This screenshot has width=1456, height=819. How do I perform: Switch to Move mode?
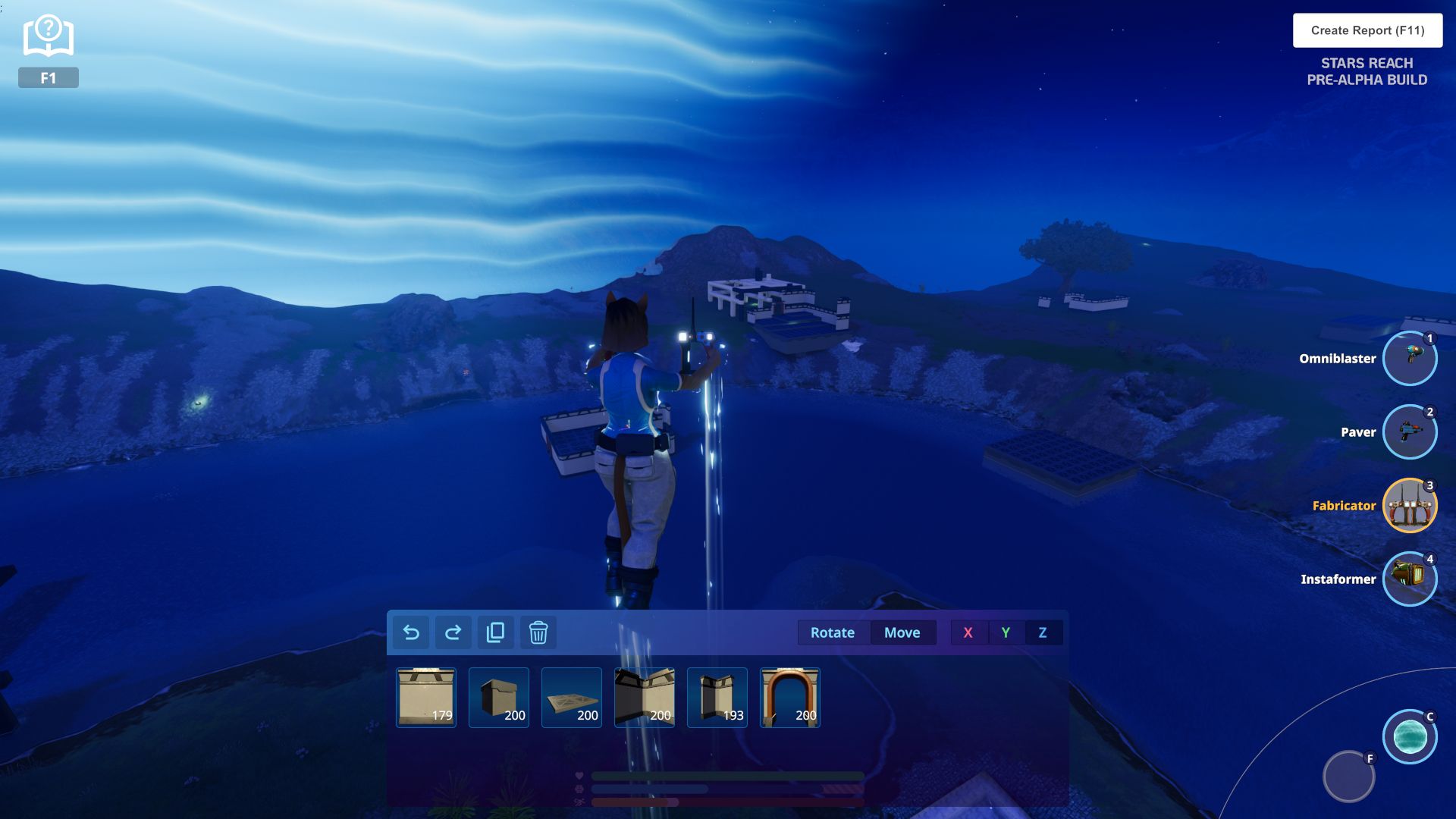[x=902, y=632]
